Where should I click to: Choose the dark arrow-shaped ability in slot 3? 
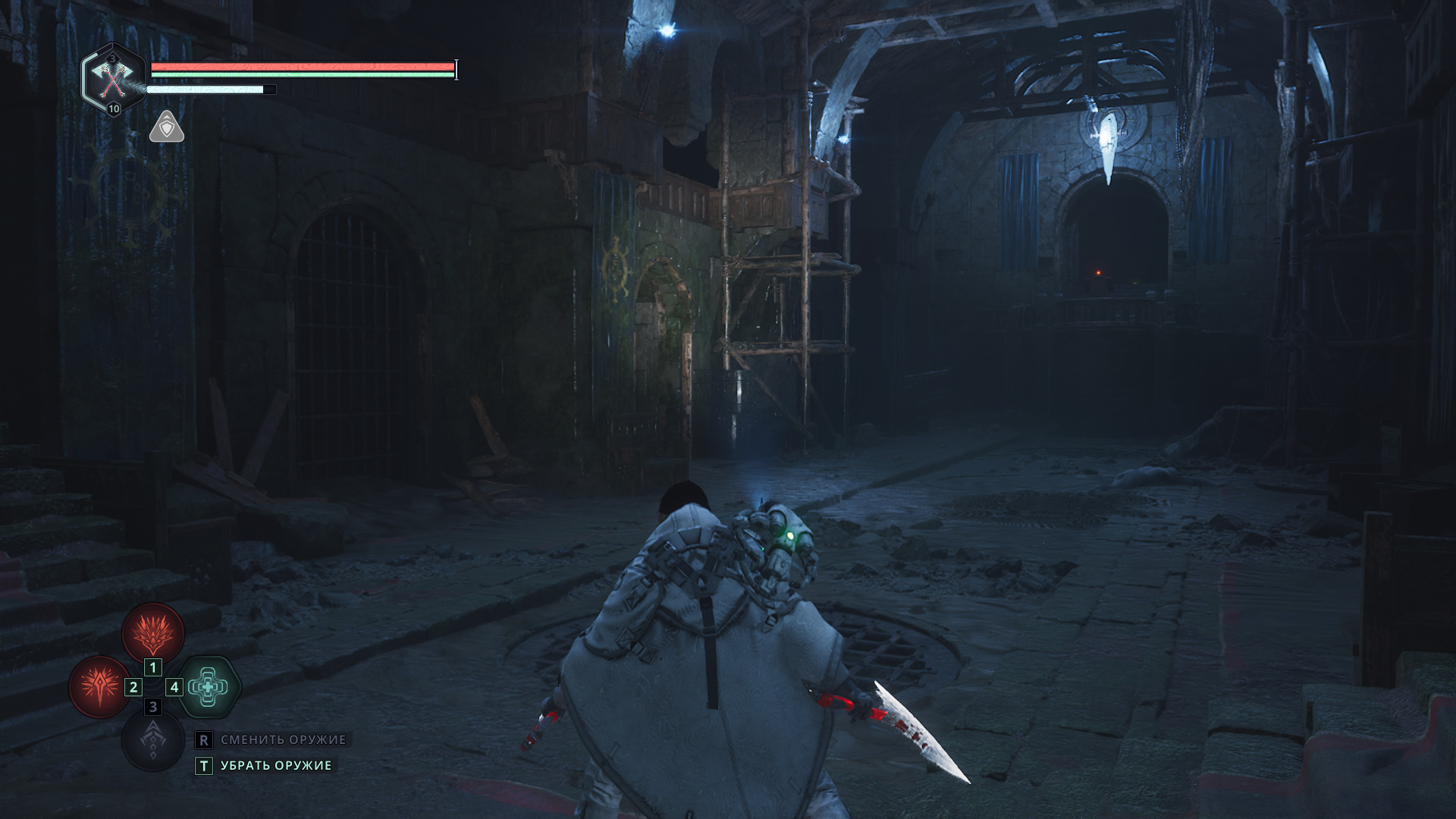click(x=153, y=740)
